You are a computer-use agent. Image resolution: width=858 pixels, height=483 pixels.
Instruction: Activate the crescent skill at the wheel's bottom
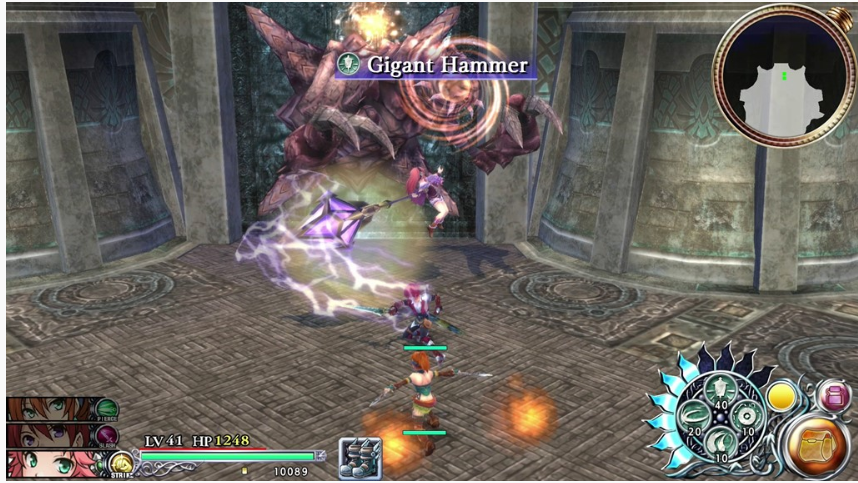[x=718, y=441]
